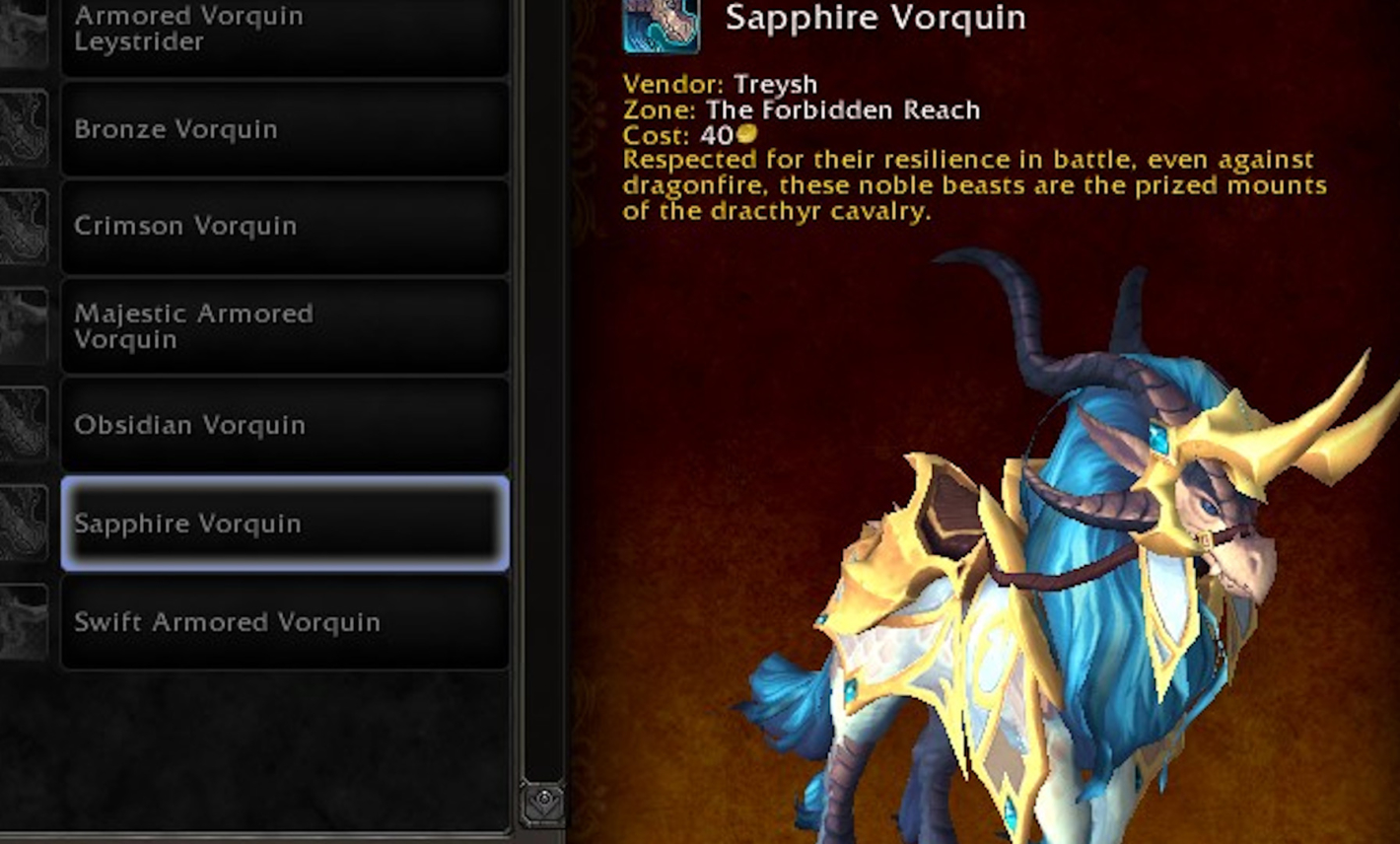The height and width of the screenshot is (844, 1400).
Task: Click the gold coin icon beside Cost 40
Action: pyautogui.click(x=746, y=134)
